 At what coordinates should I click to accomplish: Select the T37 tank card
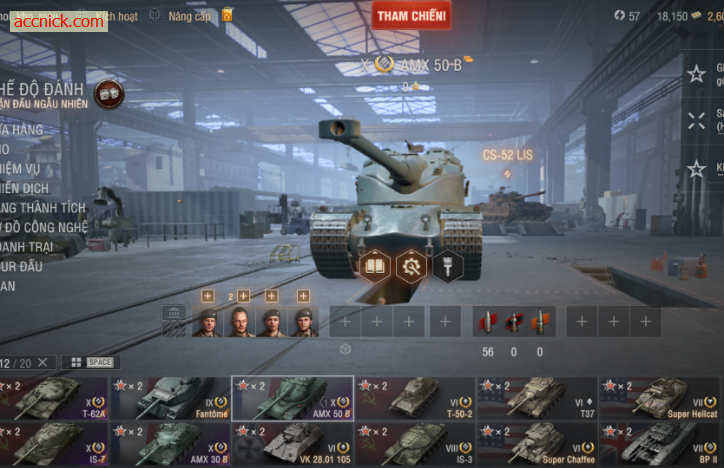click(x=536, y=398)
